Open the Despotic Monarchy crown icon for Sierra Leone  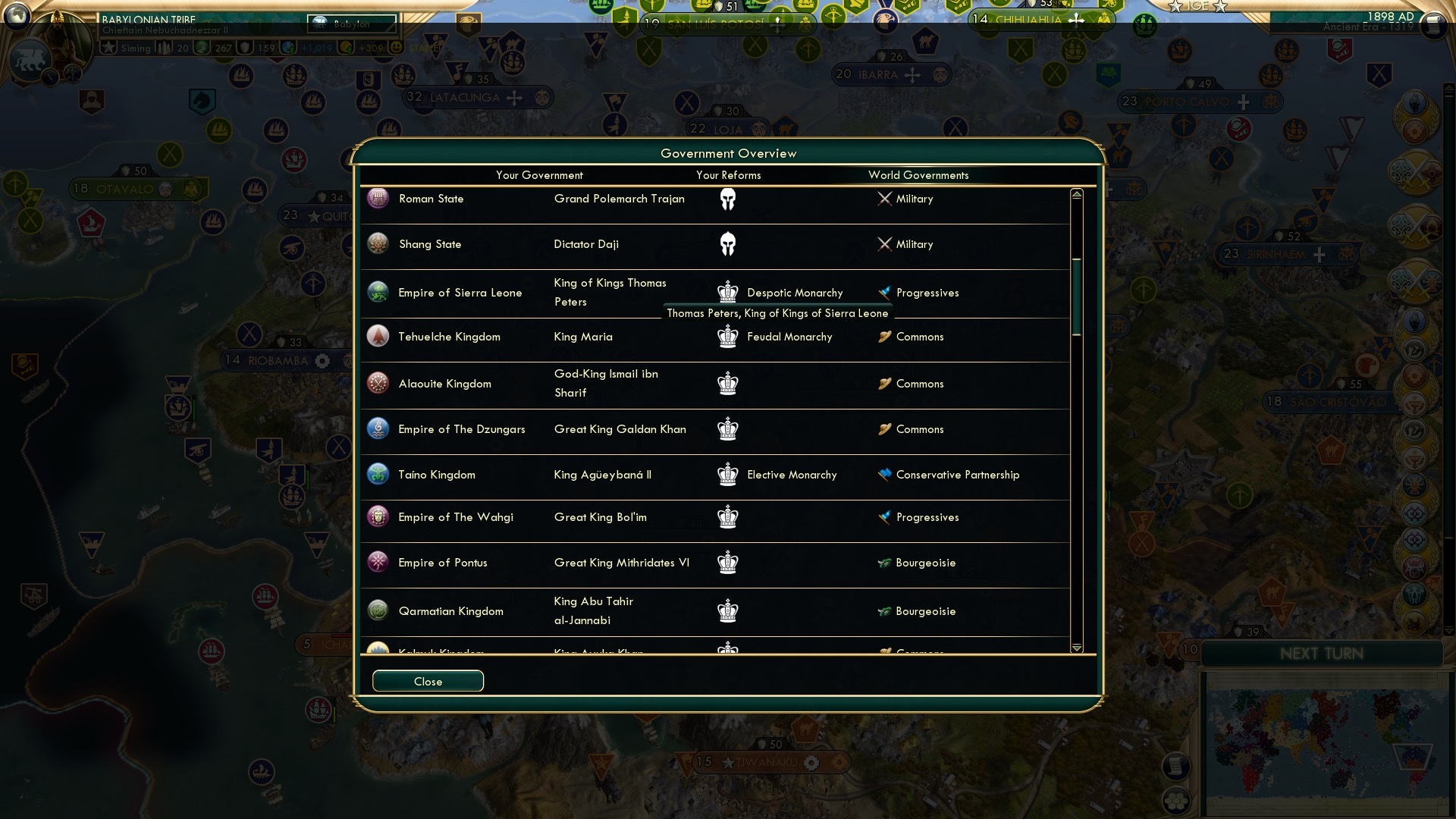click(x=727, y=291)
